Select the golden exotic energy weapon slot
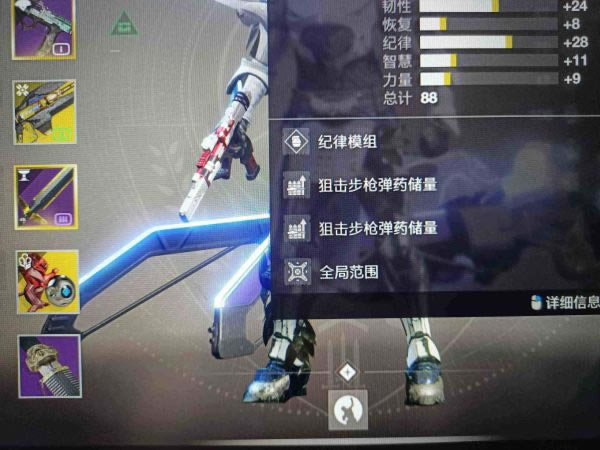 tap(44, 111)
